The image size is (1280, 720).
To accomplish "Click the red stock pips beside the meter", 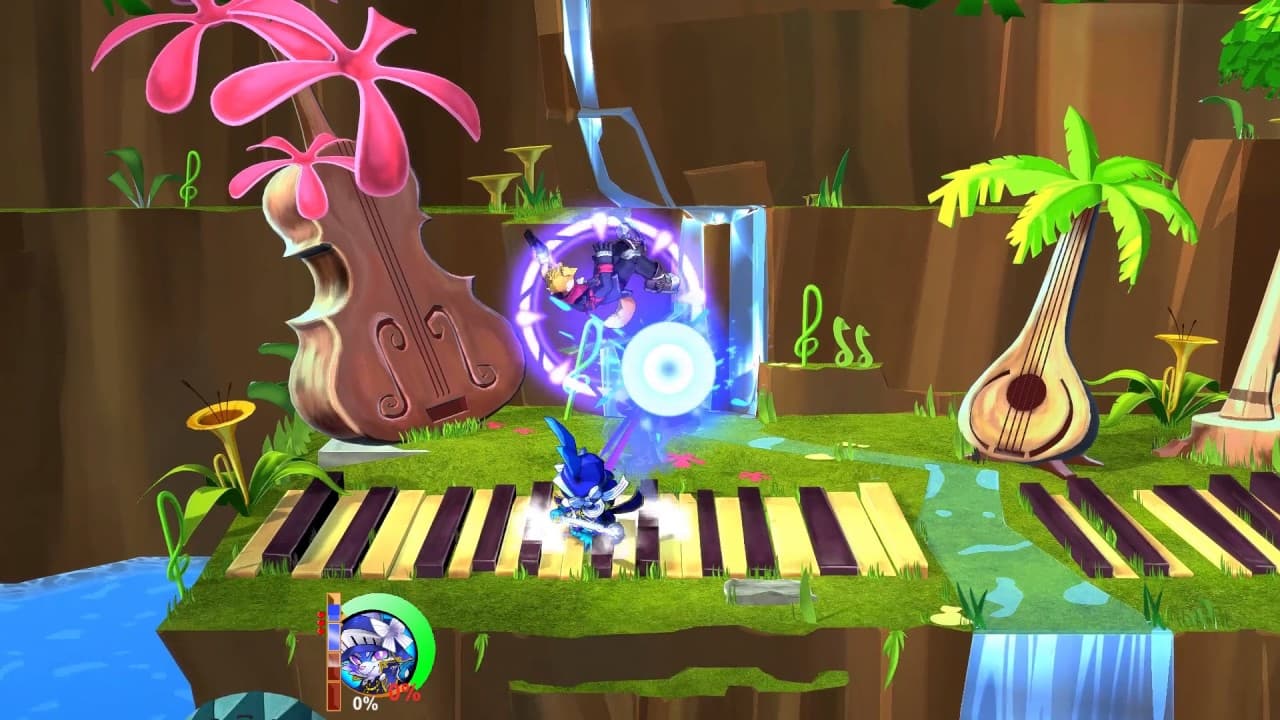I will point(320,625).
